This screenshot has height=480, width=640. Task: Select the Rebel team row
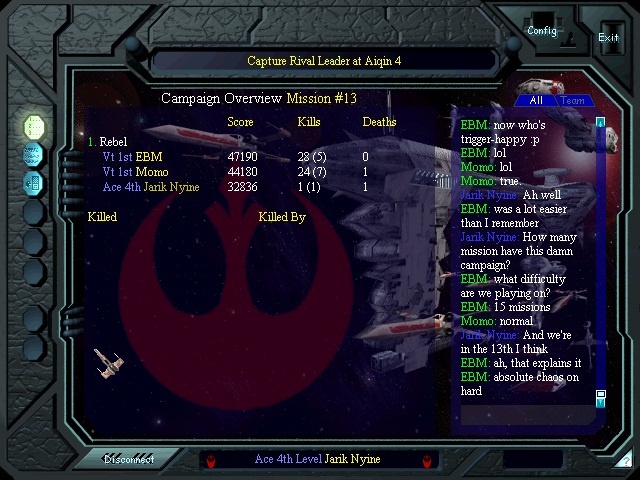[x=112, y=142]
